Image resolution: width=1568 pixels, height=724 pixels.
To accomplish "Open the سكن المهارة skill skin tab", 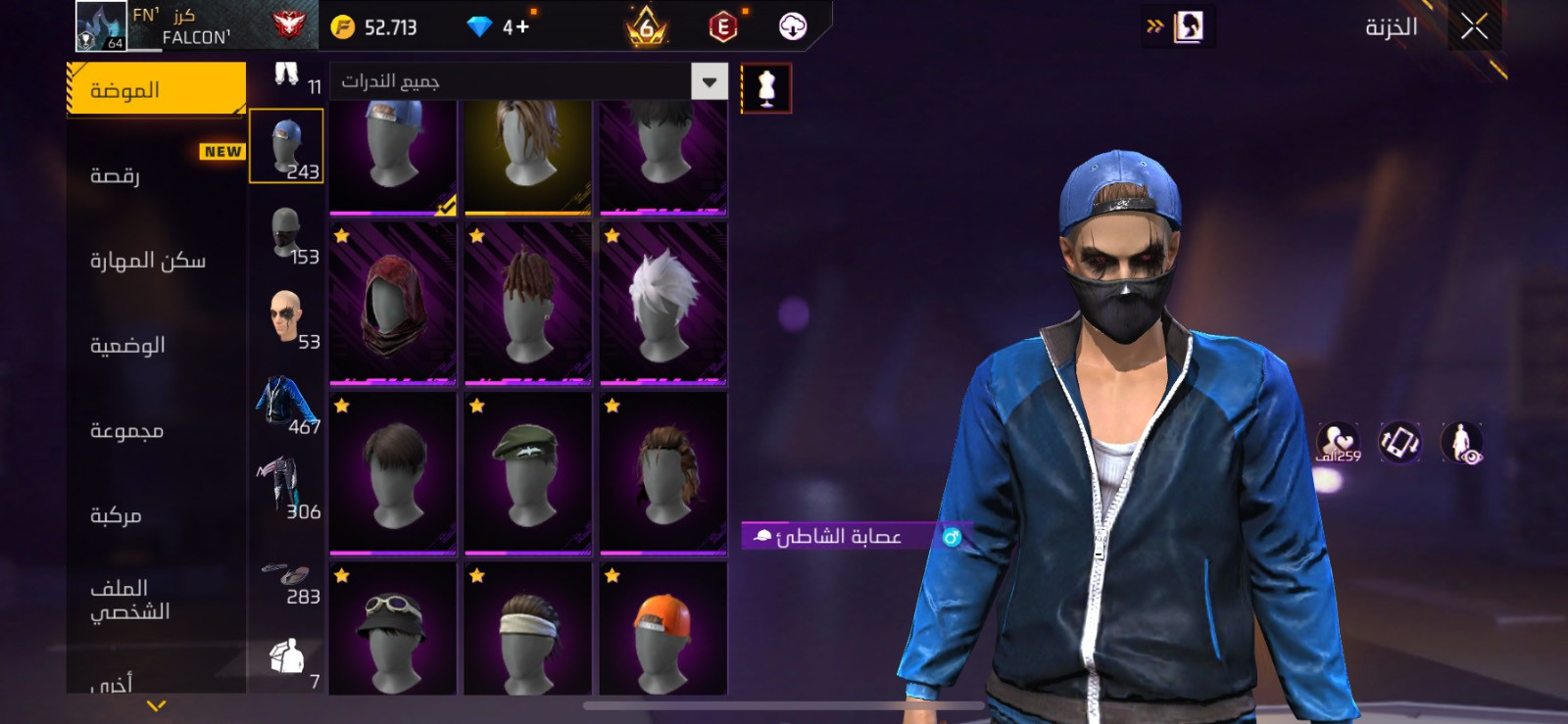I will coord(148,261).
